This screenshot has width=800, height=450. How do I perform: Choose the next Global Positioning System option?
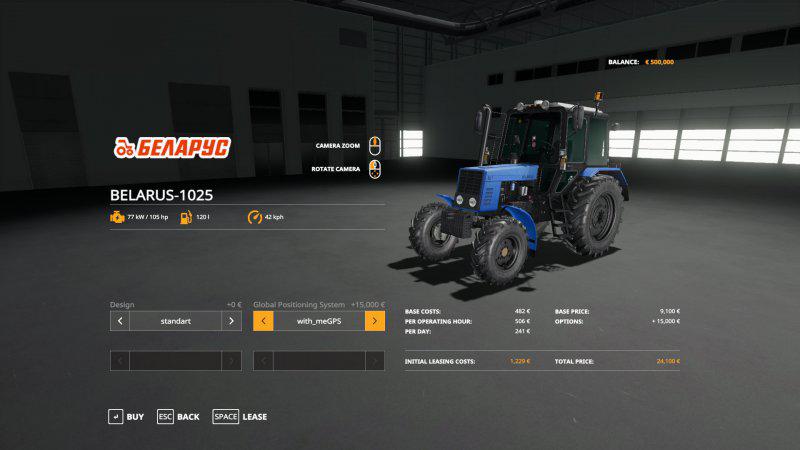[x=375, y=321]
